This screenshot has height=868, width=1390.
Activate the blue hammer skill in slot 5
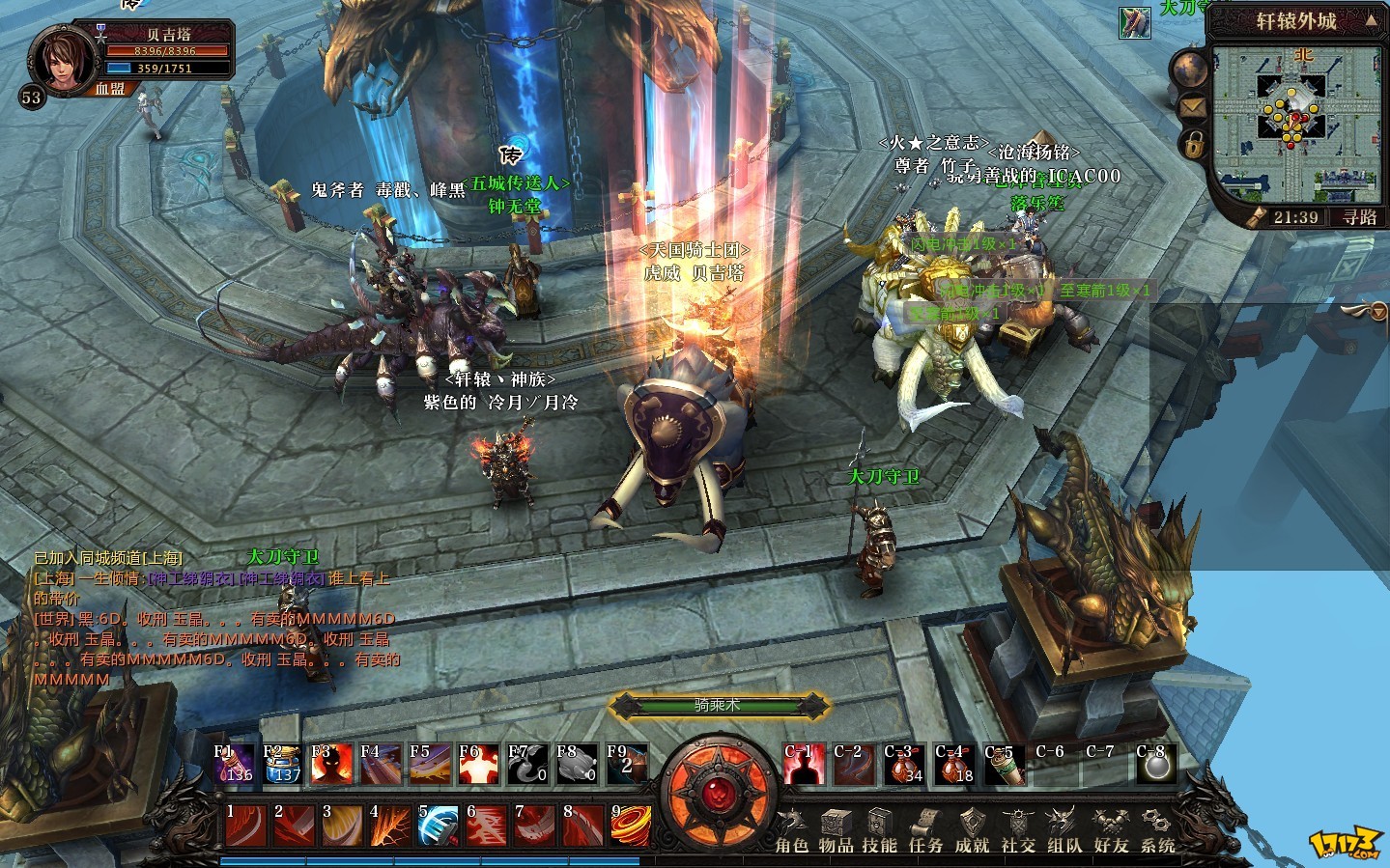438,825
